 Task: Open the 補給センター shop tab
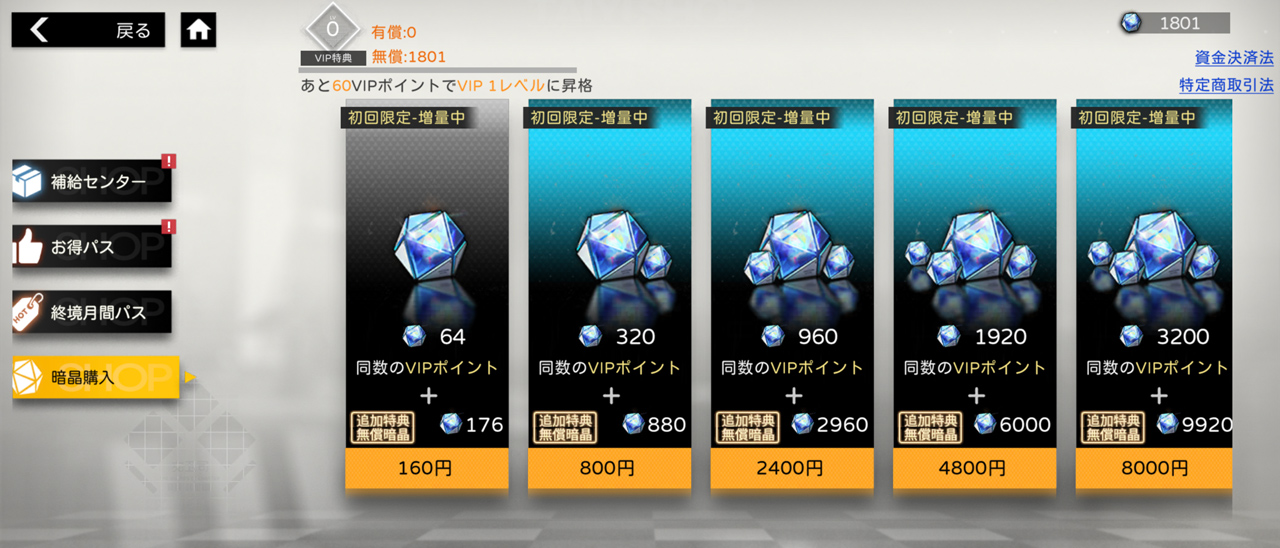point(92,183)
